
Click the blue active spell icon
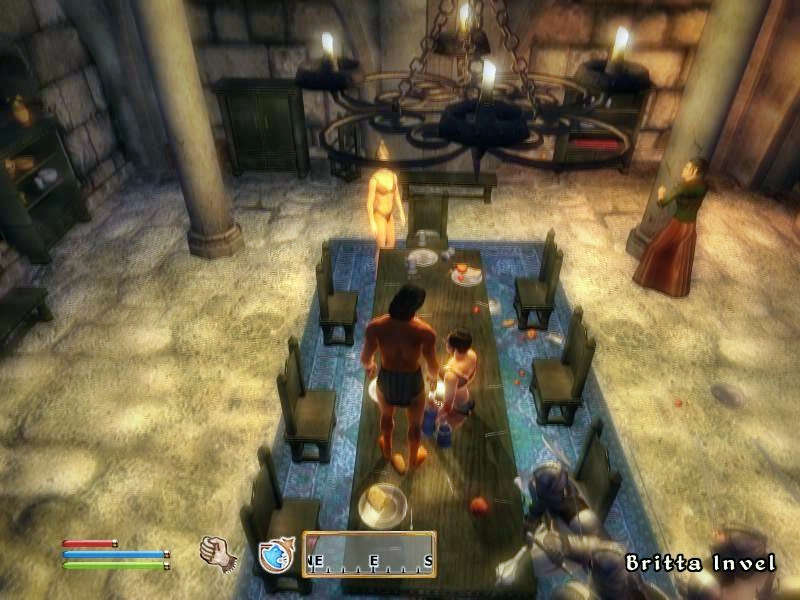tap(275, 555)
